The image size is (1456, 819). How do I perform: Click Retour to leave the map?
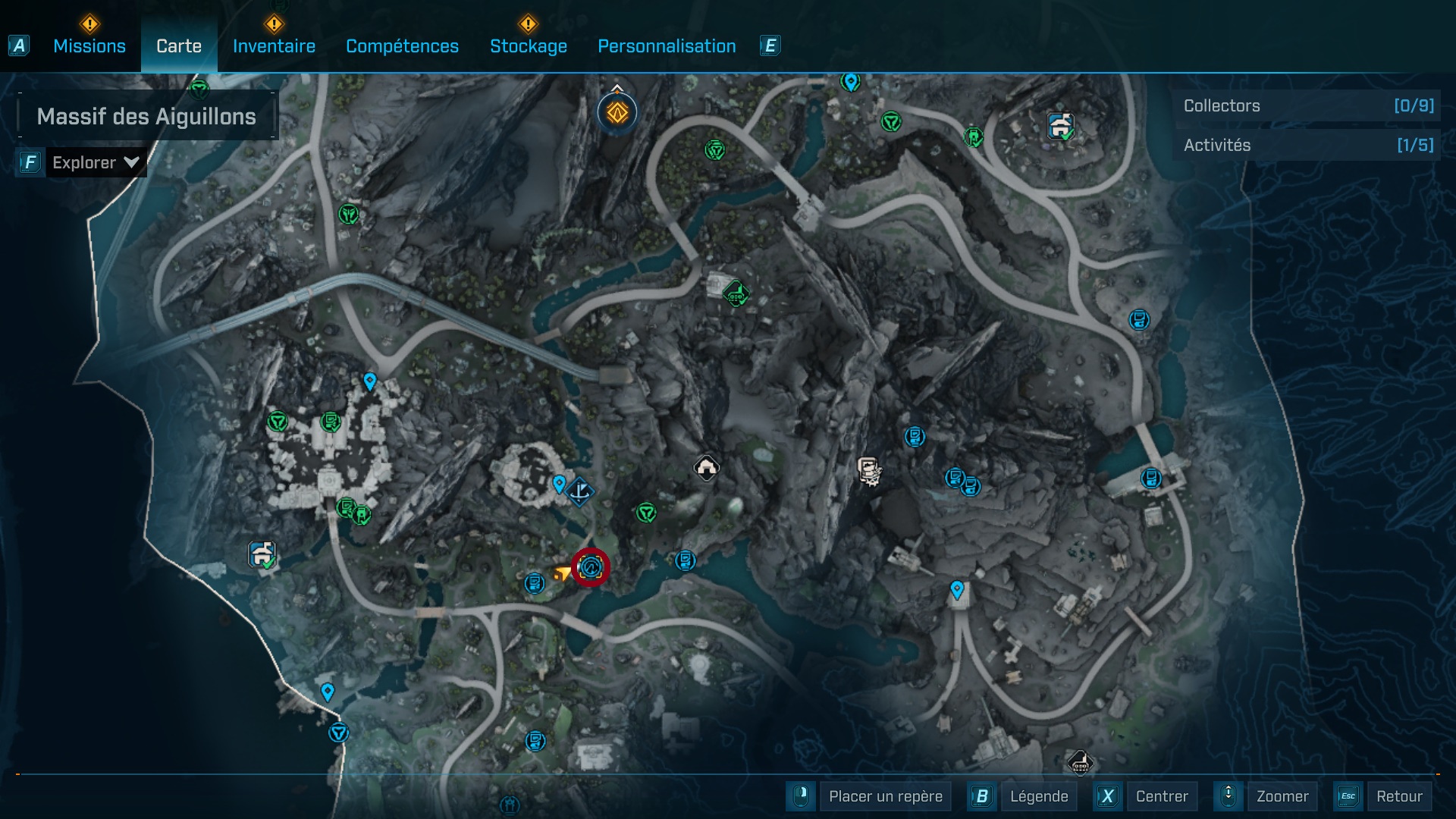[1399, 796]
